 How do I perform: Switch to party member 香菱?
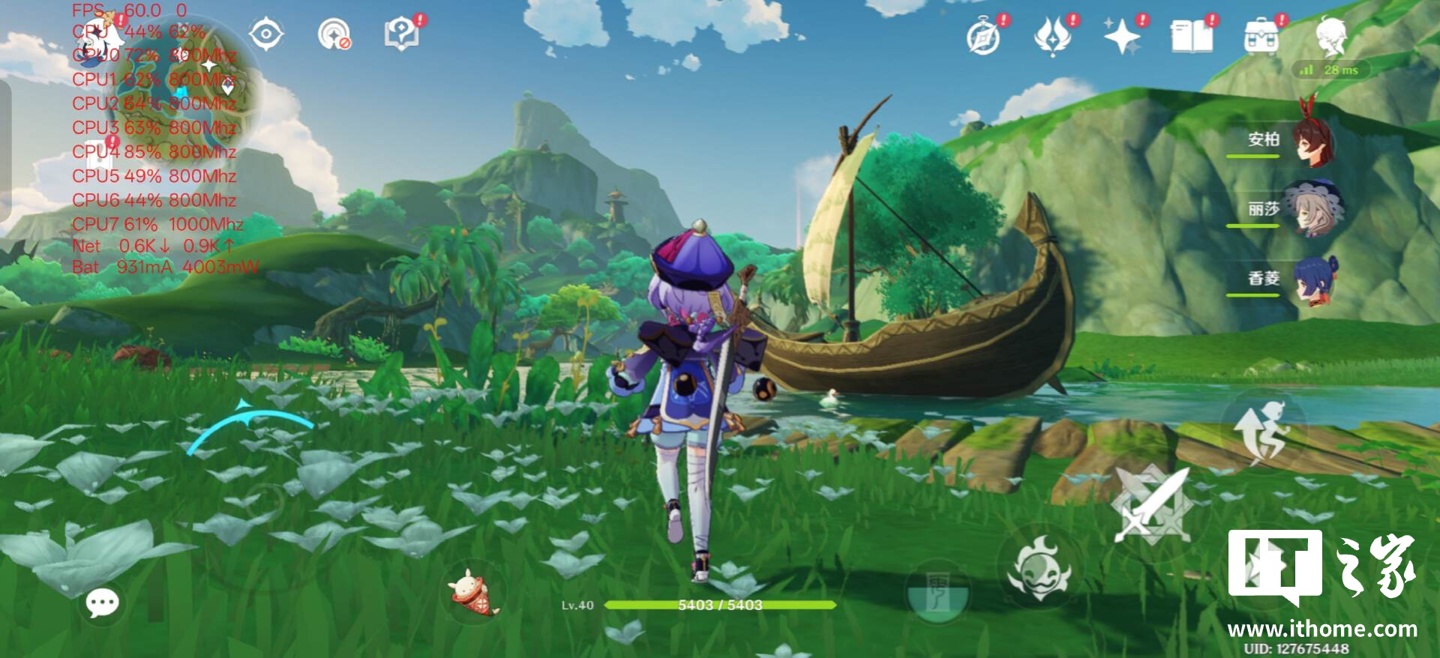pyautogui.click(x=1310, y=279)
